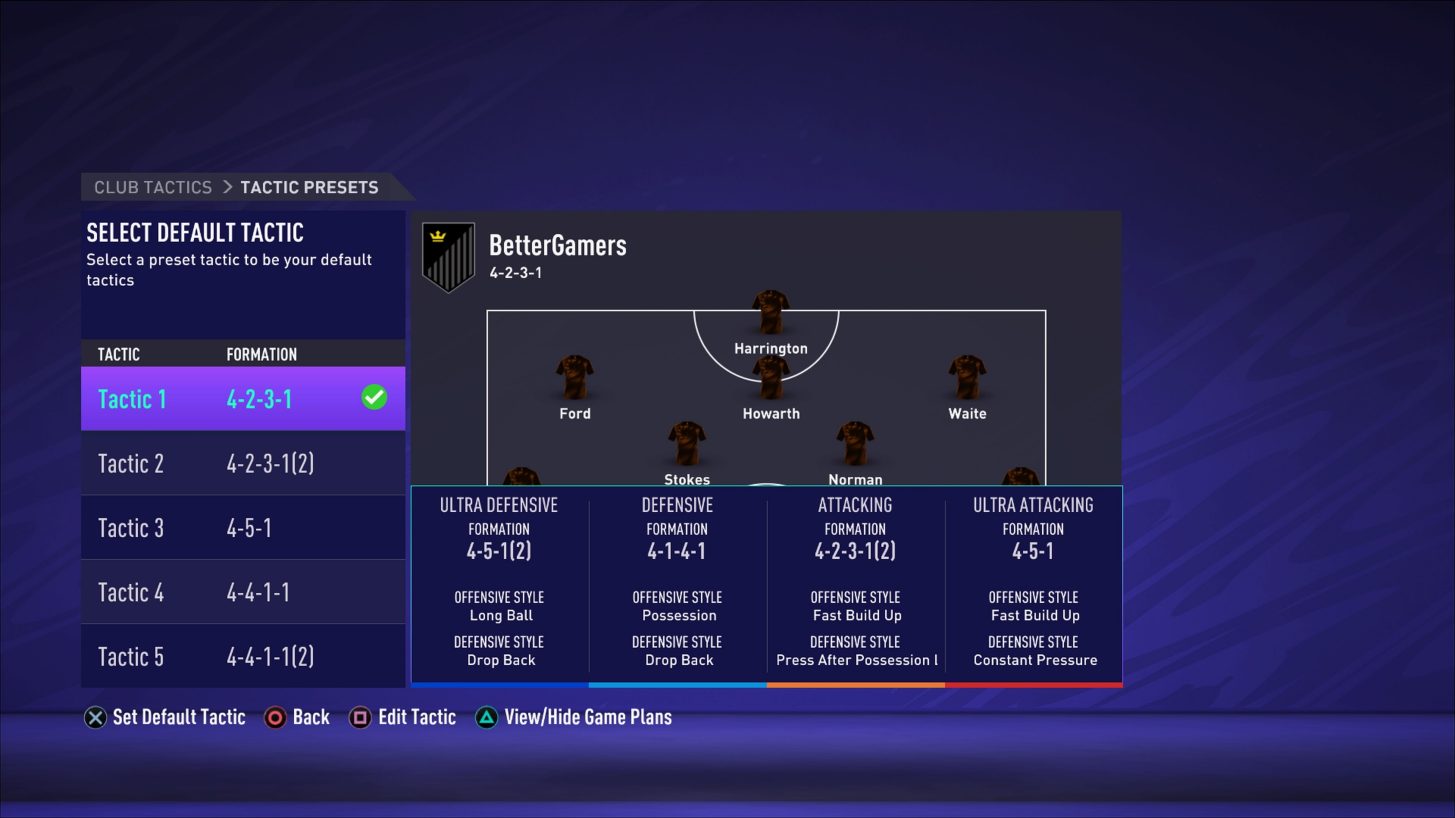Open the CLUB TACTICS breadcrumb
This screenshot has width=1455, height=818.
pyautogui.click(x=151, y=187)
